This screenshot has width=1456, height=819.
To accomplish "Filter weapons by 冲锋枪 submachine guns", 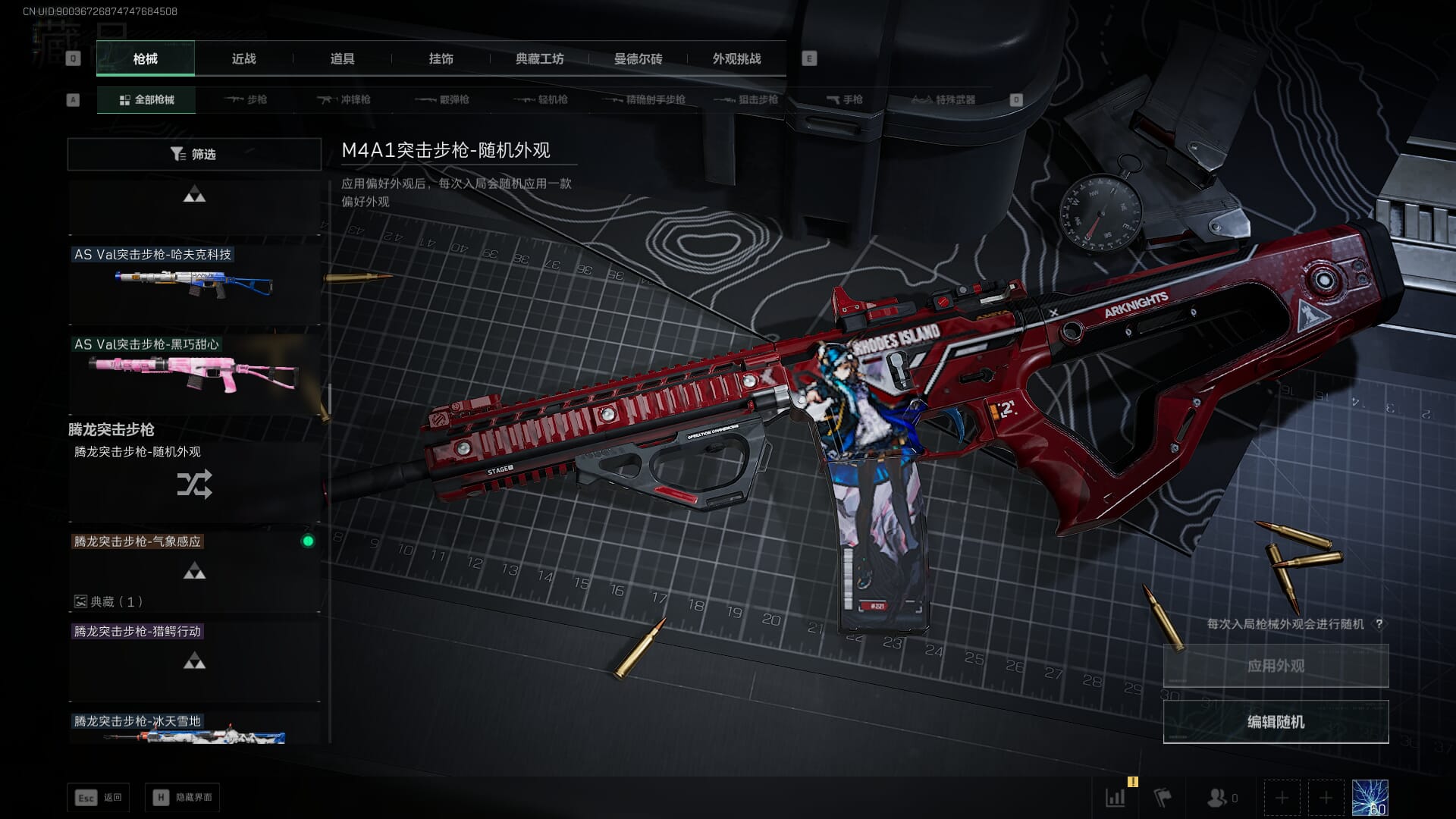I will click(x=344, y=100).
